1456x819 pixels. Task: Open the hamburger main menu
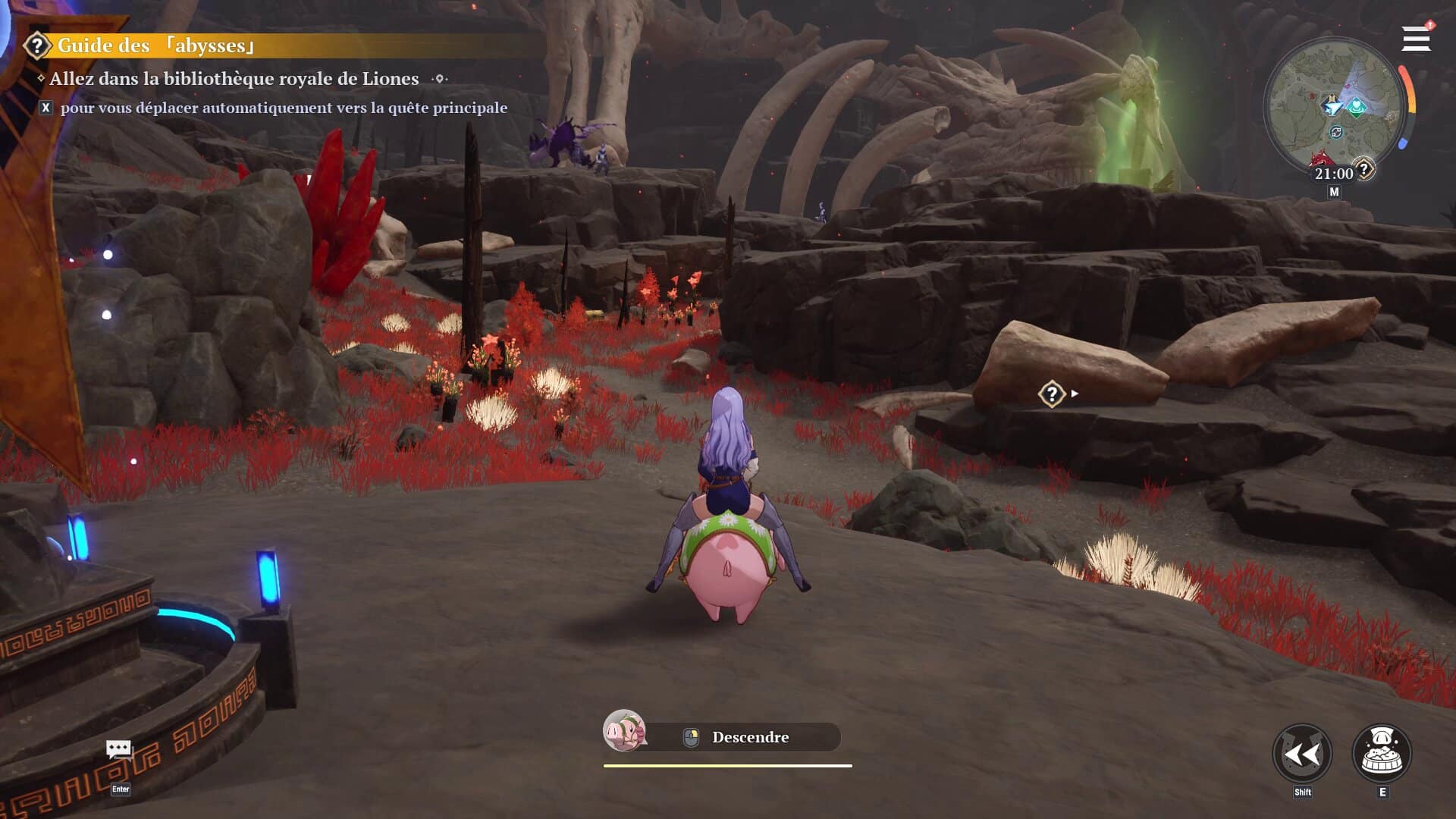pos(1415,39)
